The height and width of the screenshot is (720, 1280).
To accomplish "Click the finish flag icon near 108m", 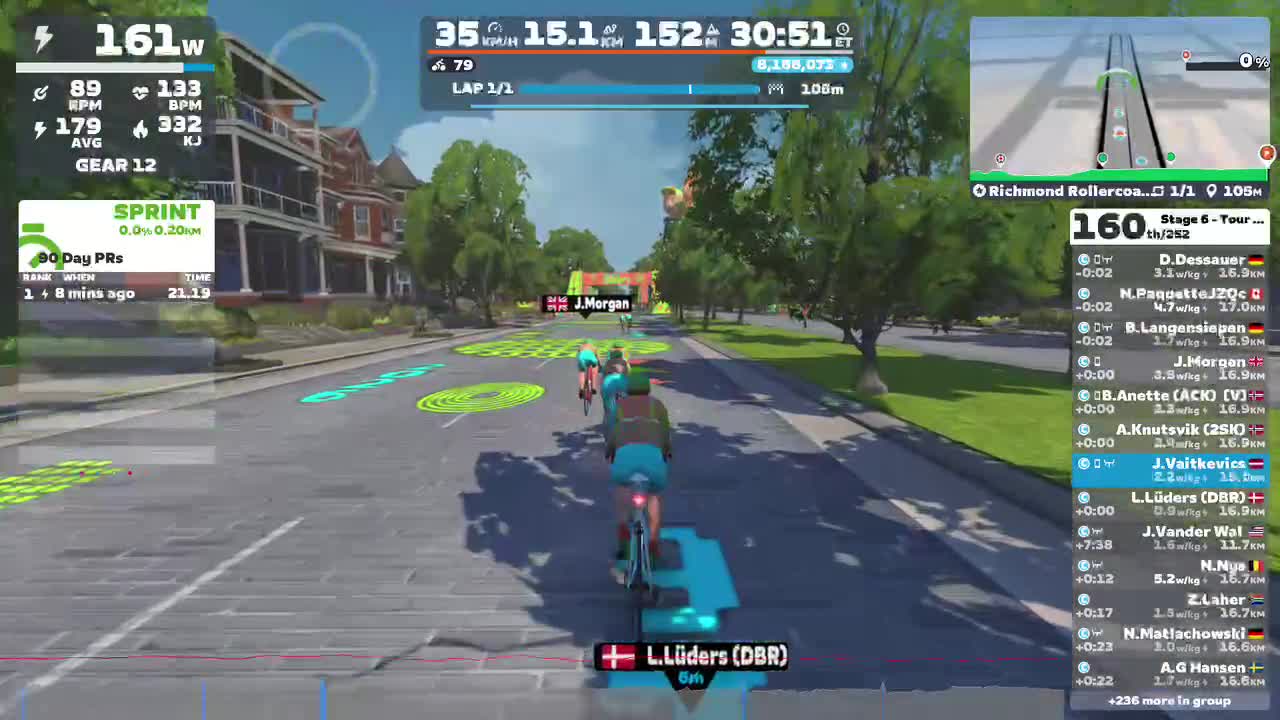I will pos(777,88).
